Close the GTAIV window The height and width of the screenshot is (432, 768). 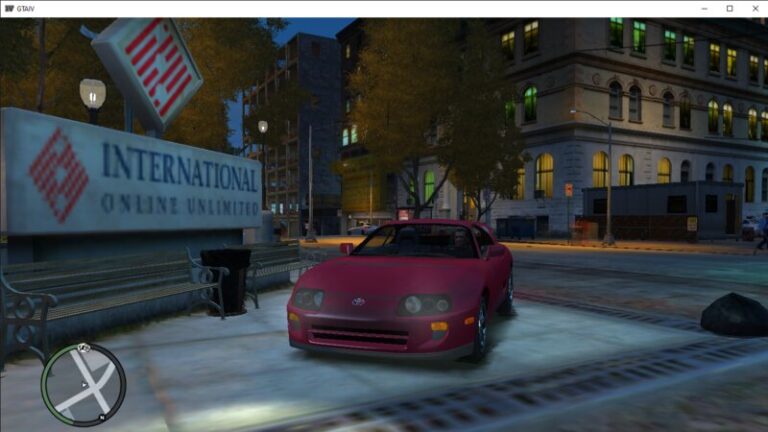(x=754, y=8)
